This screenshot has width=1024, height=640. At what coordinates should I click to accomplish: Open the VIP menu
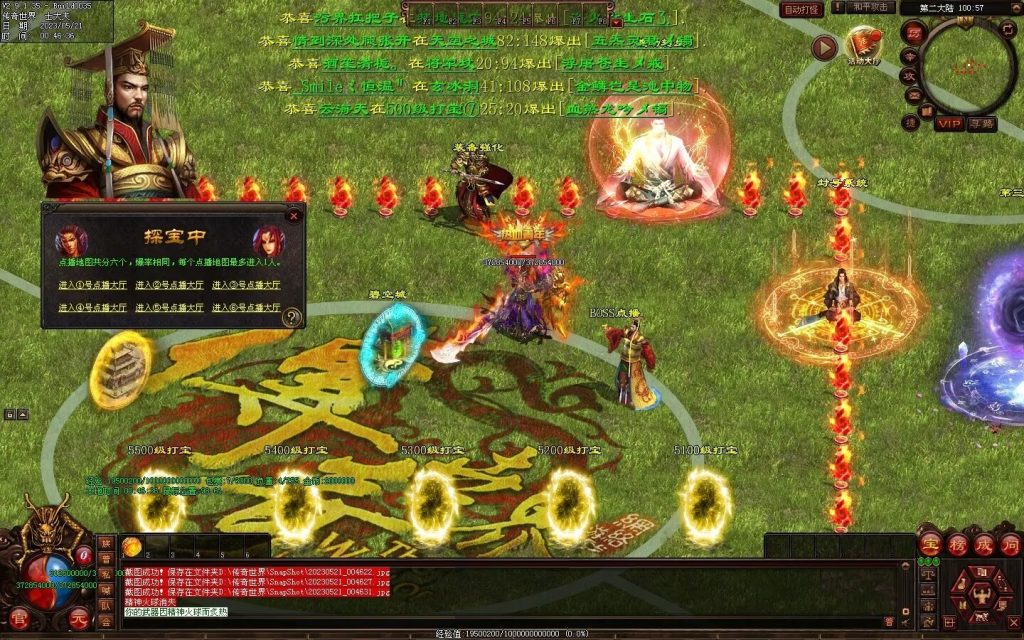[x=949, y=123]
